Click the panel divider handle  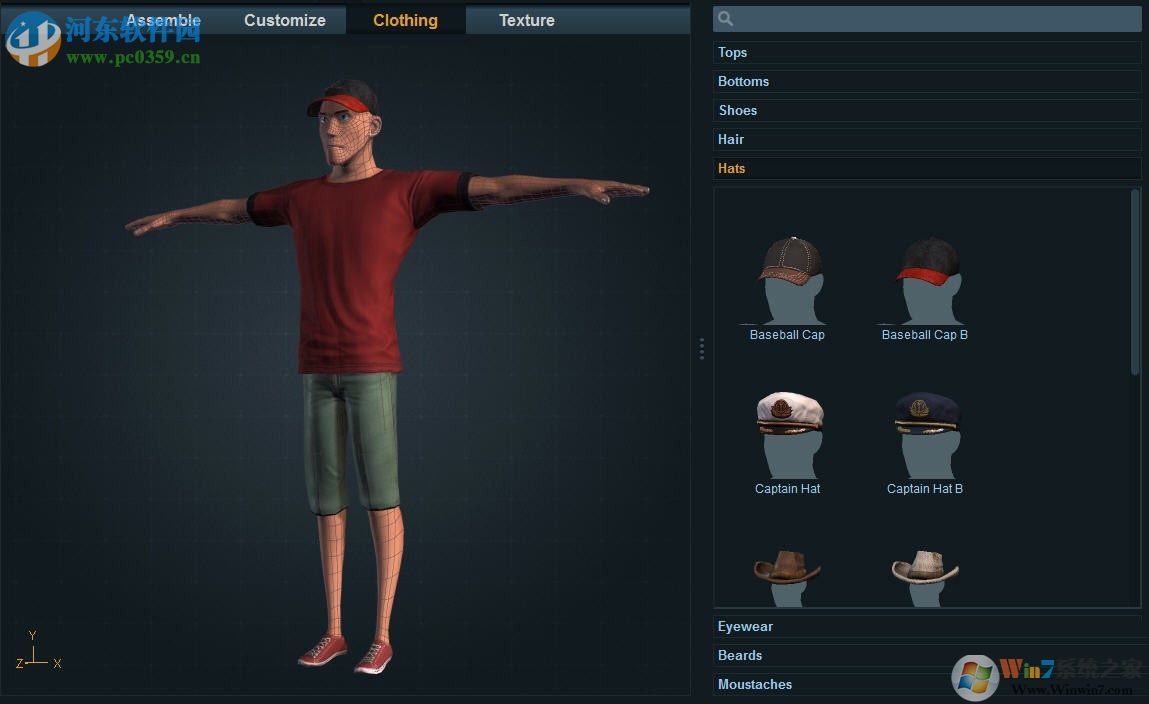(702, 348)
